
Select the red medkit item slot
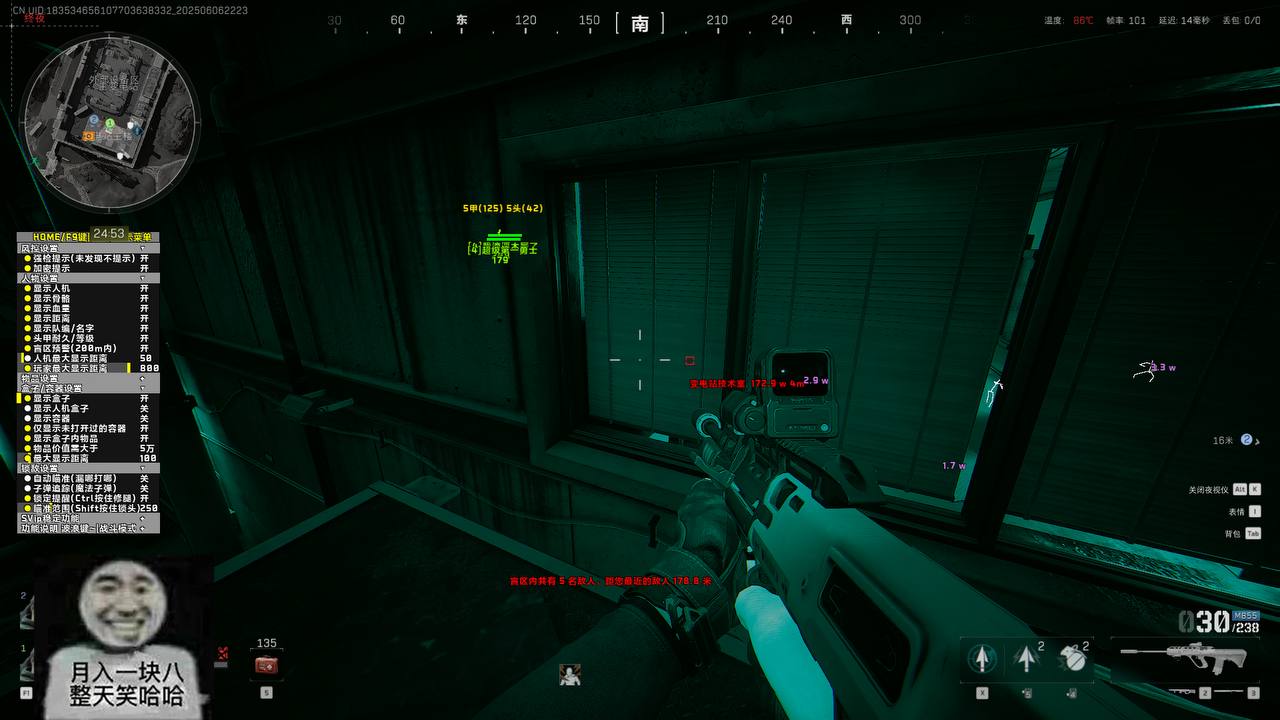coord(266,665)
